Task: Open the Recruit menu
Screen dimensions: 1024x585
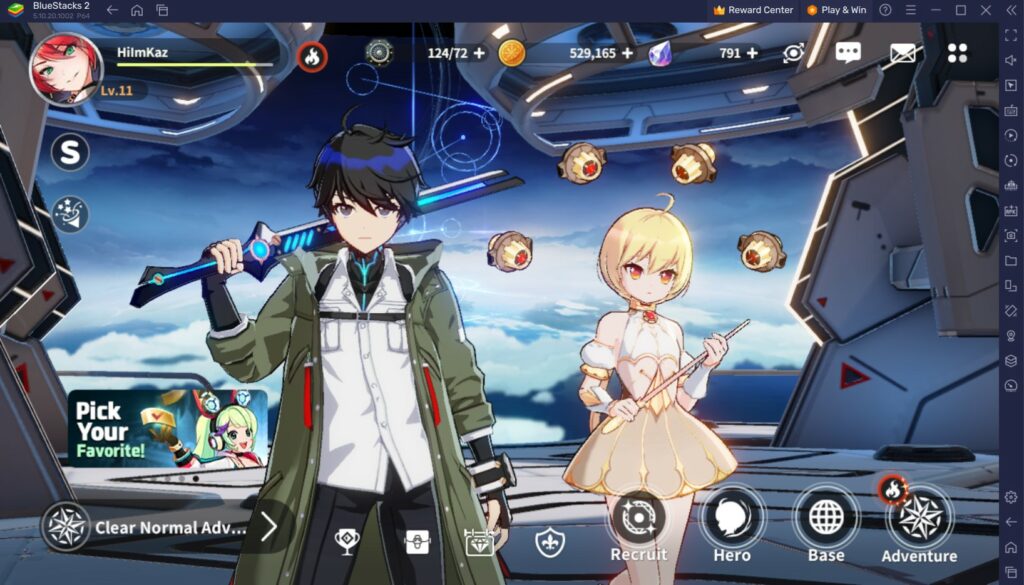Action: [x=638, y=527]
